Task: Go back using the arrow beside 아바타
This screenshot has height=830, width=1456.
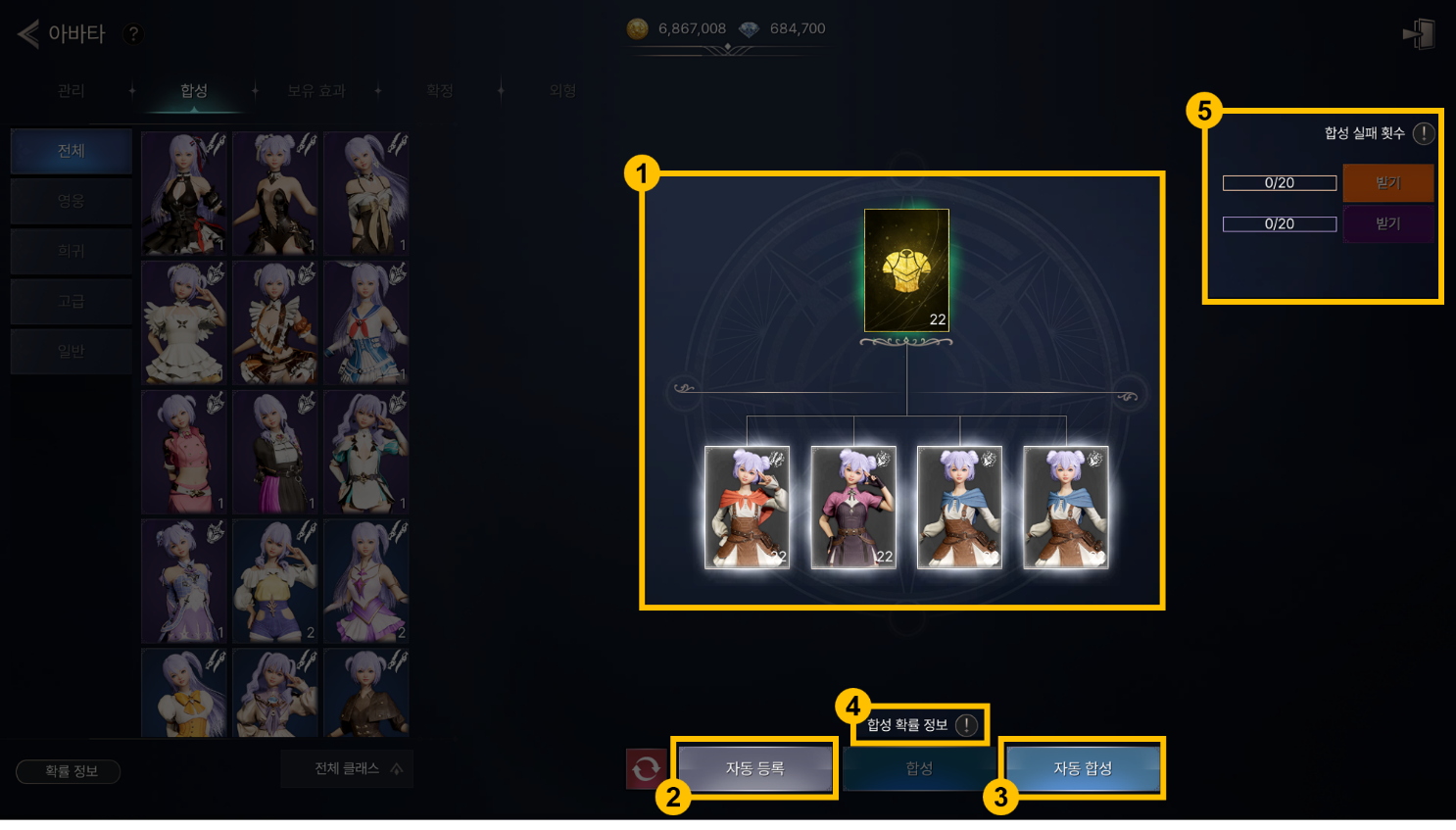Action: (x=28, y=34)
